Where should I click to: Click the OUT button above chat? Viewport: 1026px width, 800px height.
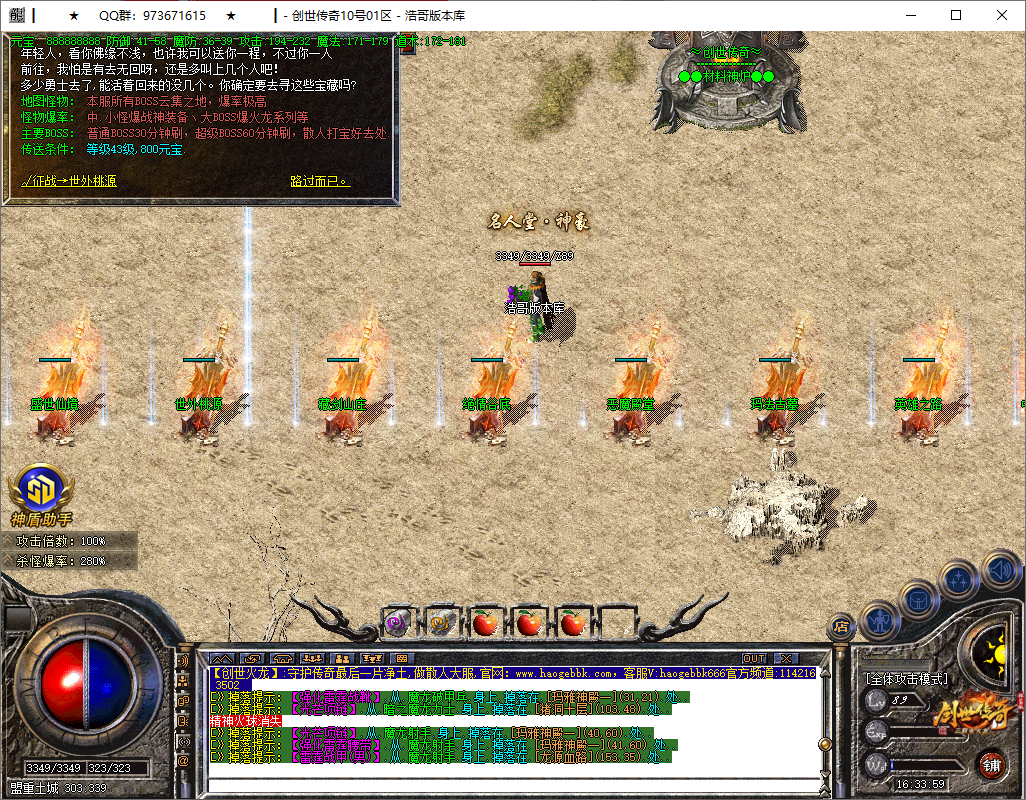tap(754, 658)
